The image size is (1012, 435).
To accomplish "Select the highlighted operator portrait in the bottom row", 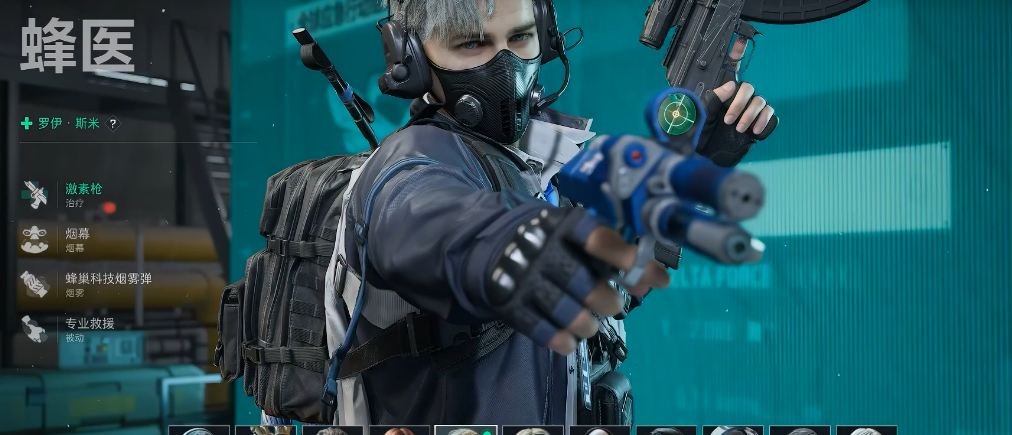I will (x=465, y=431).
